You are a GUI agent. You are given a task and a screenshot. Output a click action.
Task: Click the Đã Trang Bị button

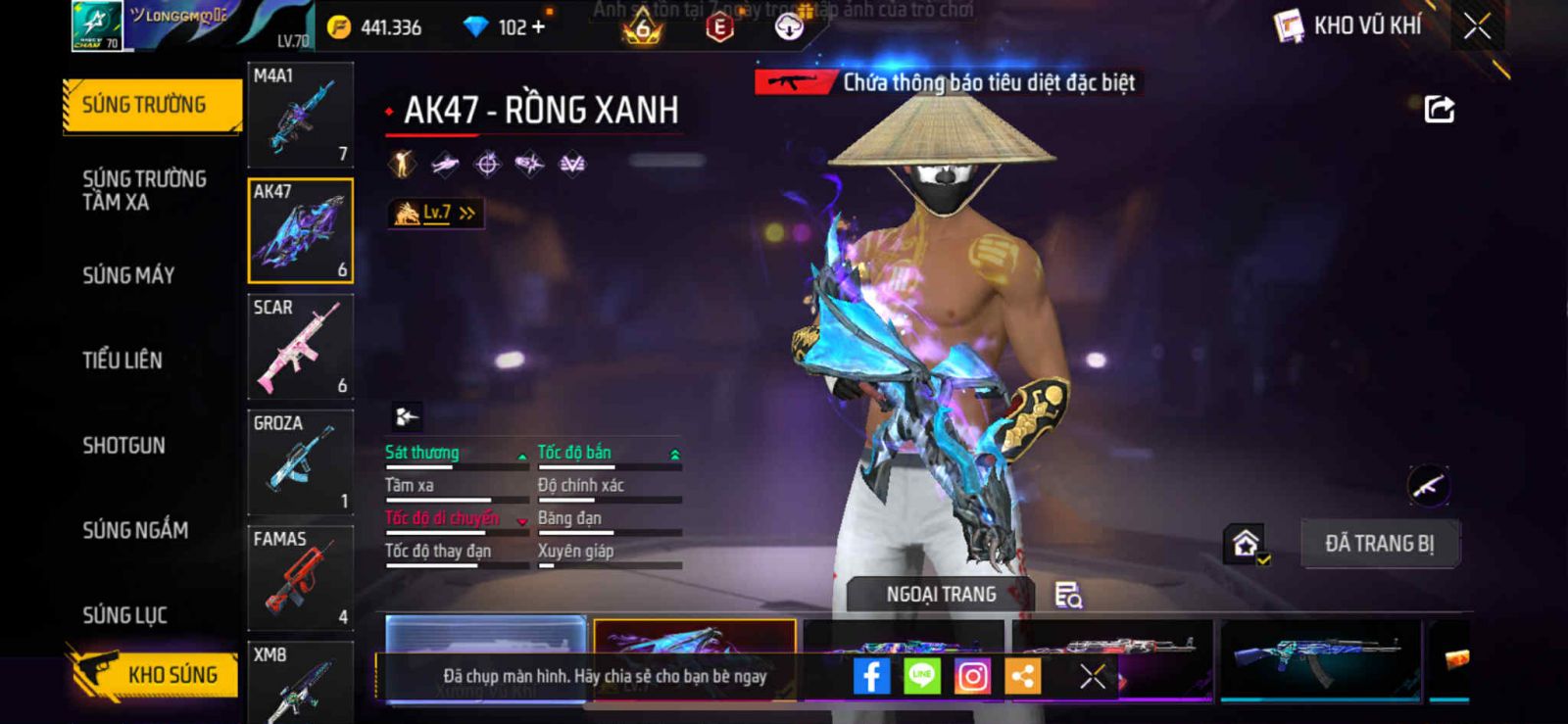[x=1379, y=544]
